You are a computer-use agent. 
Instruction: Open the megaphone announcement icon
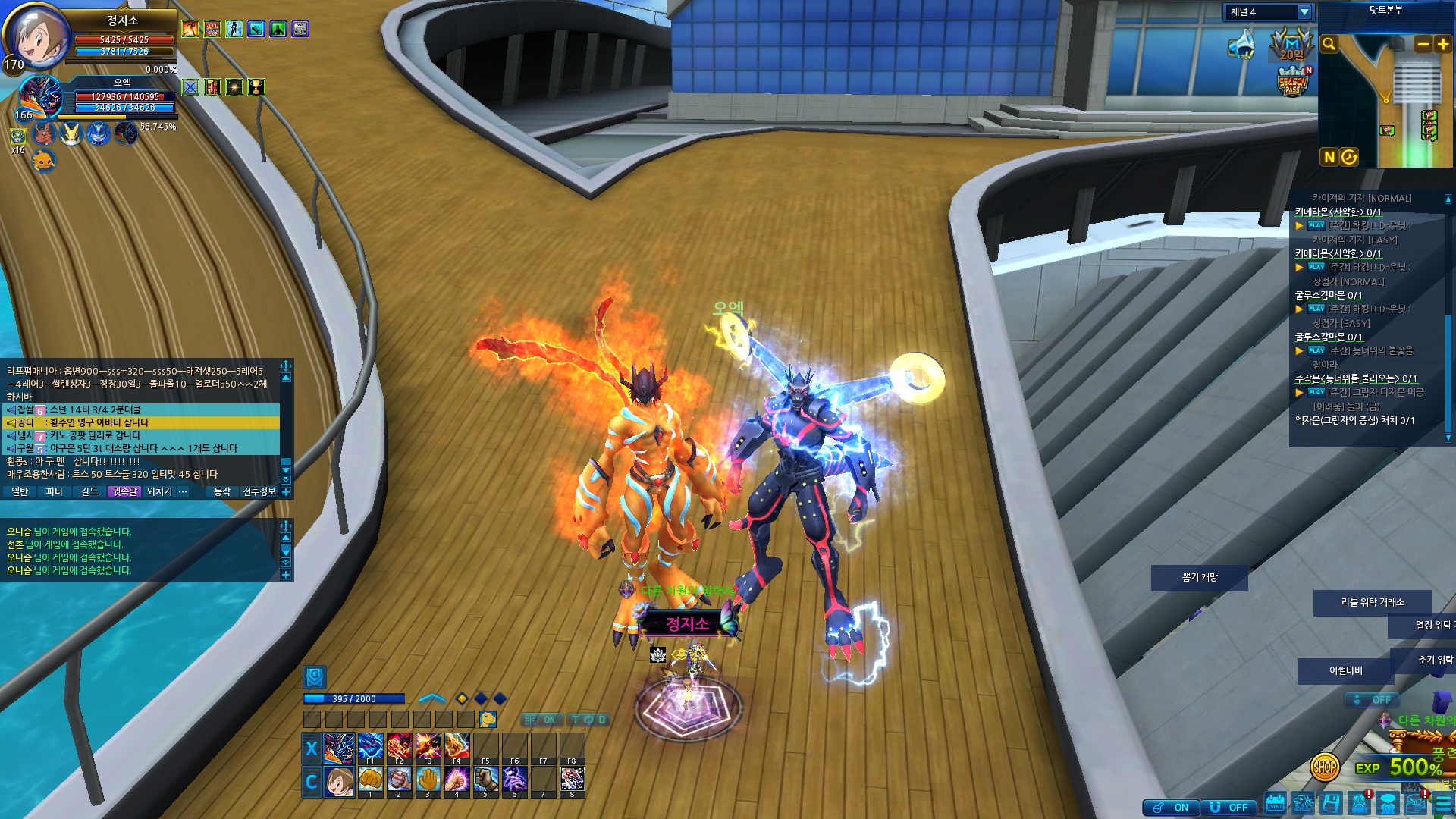point(1241,45)
